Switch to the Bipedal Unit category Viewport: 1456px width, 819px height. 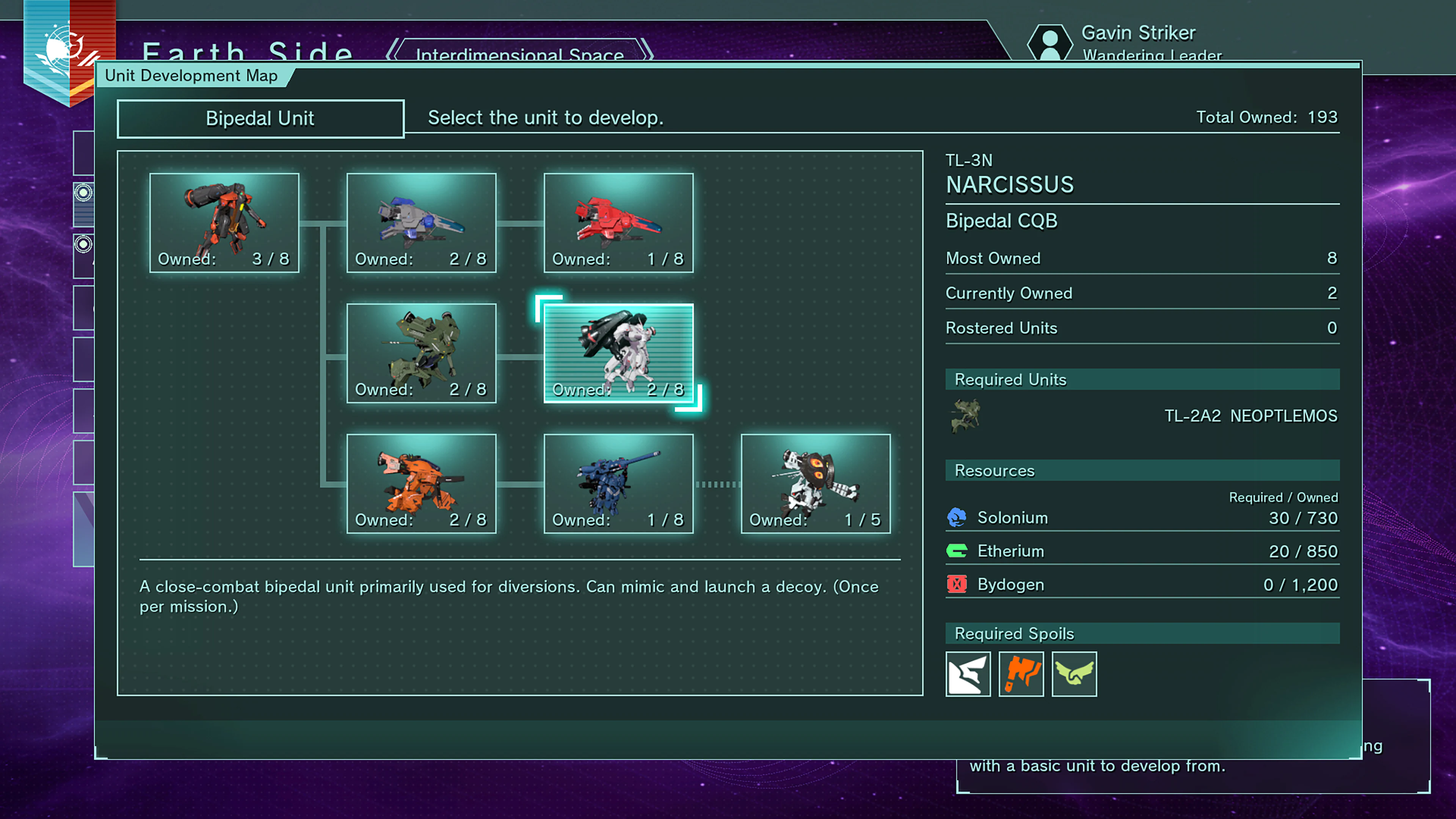[x=260, y=118]
